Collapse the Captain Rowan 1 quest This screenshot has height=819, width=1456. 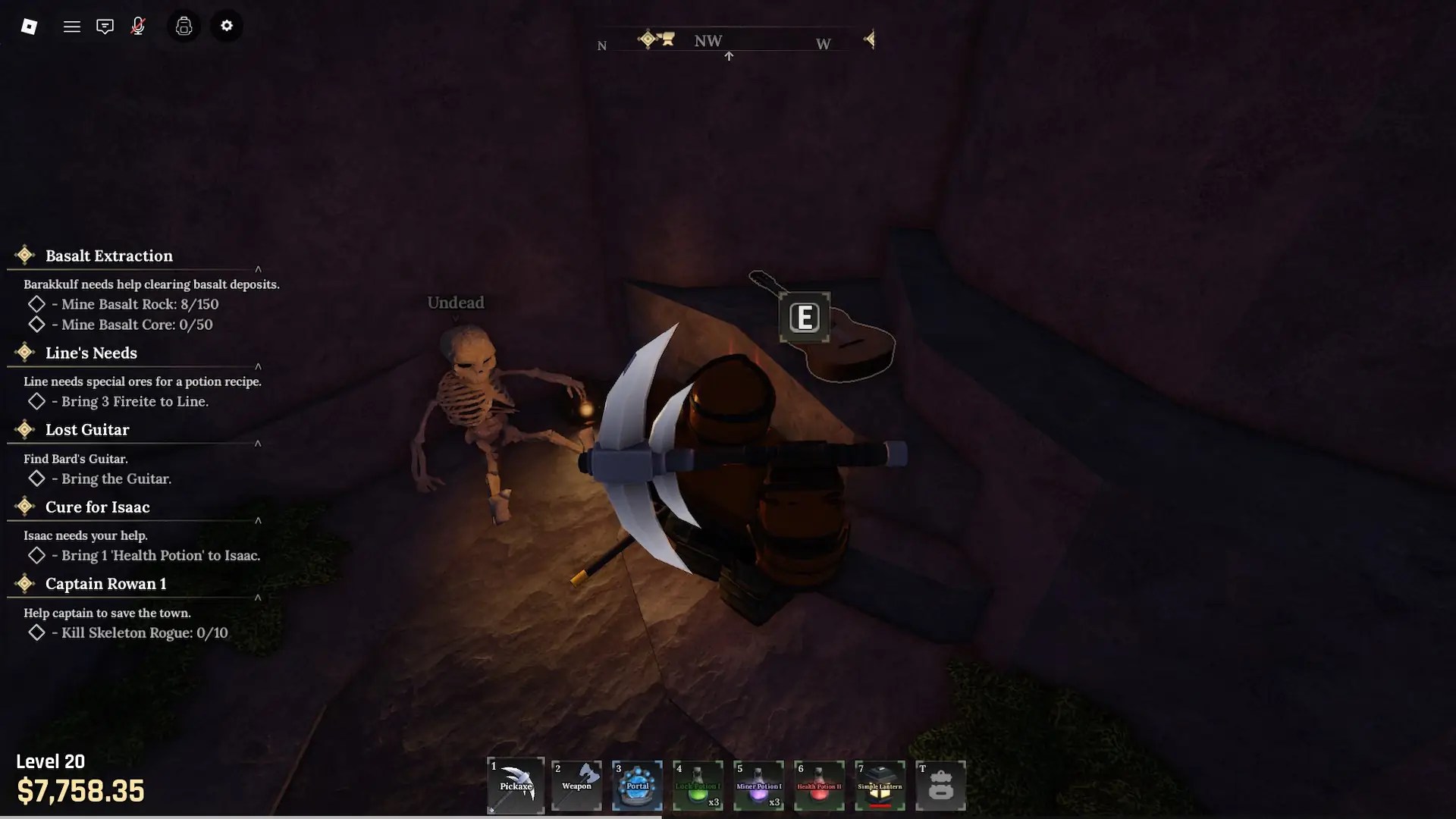pos(259,598)
